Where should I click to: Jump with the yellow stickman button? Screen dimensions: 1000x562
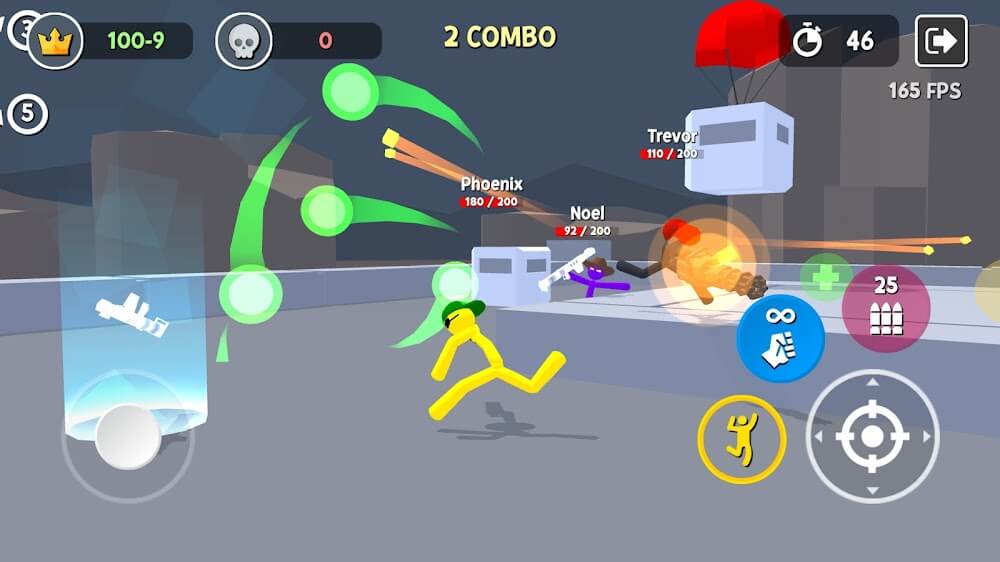pos(742,439)
